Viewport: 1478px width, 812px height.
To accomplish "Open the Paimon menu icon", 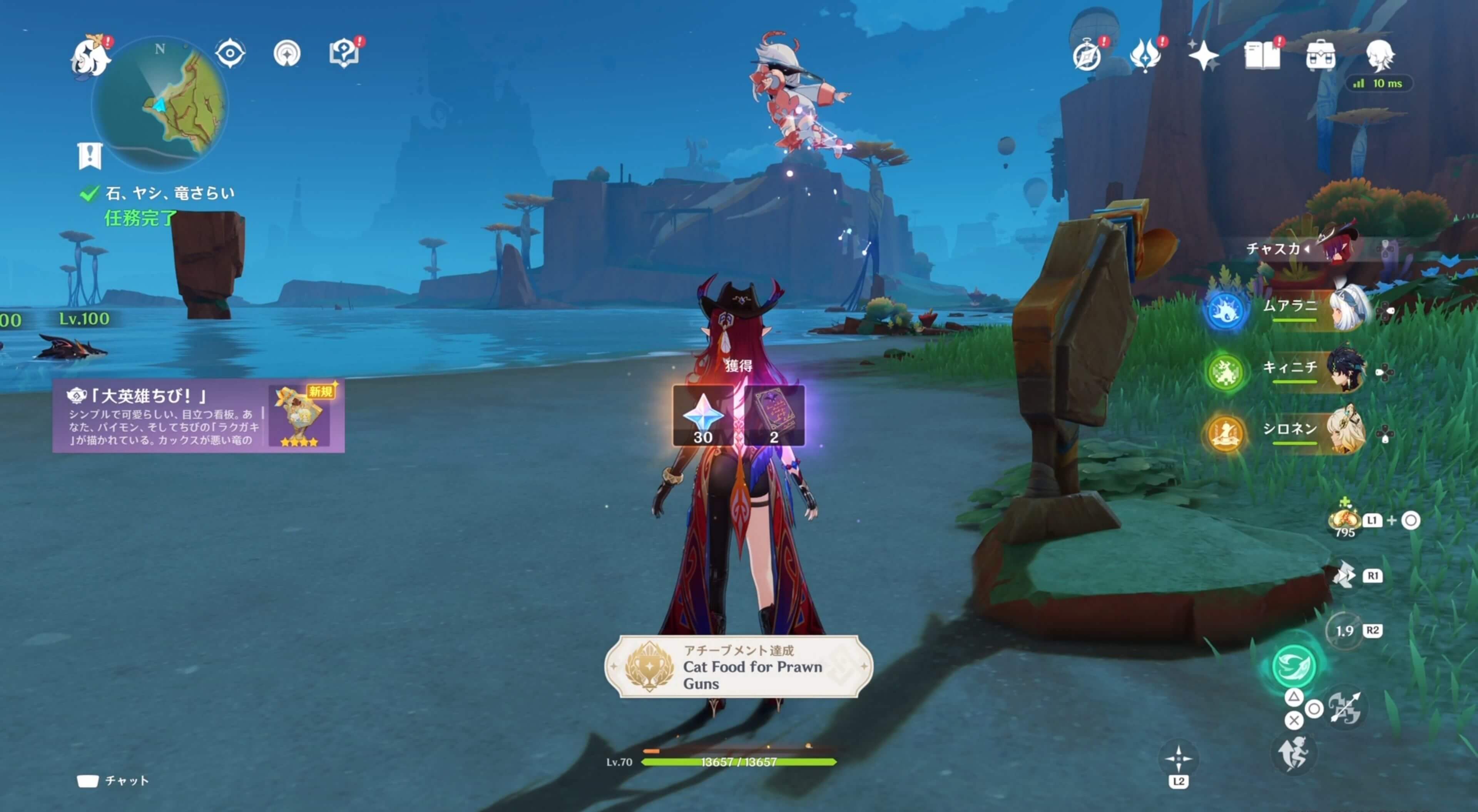I will 91,56.
